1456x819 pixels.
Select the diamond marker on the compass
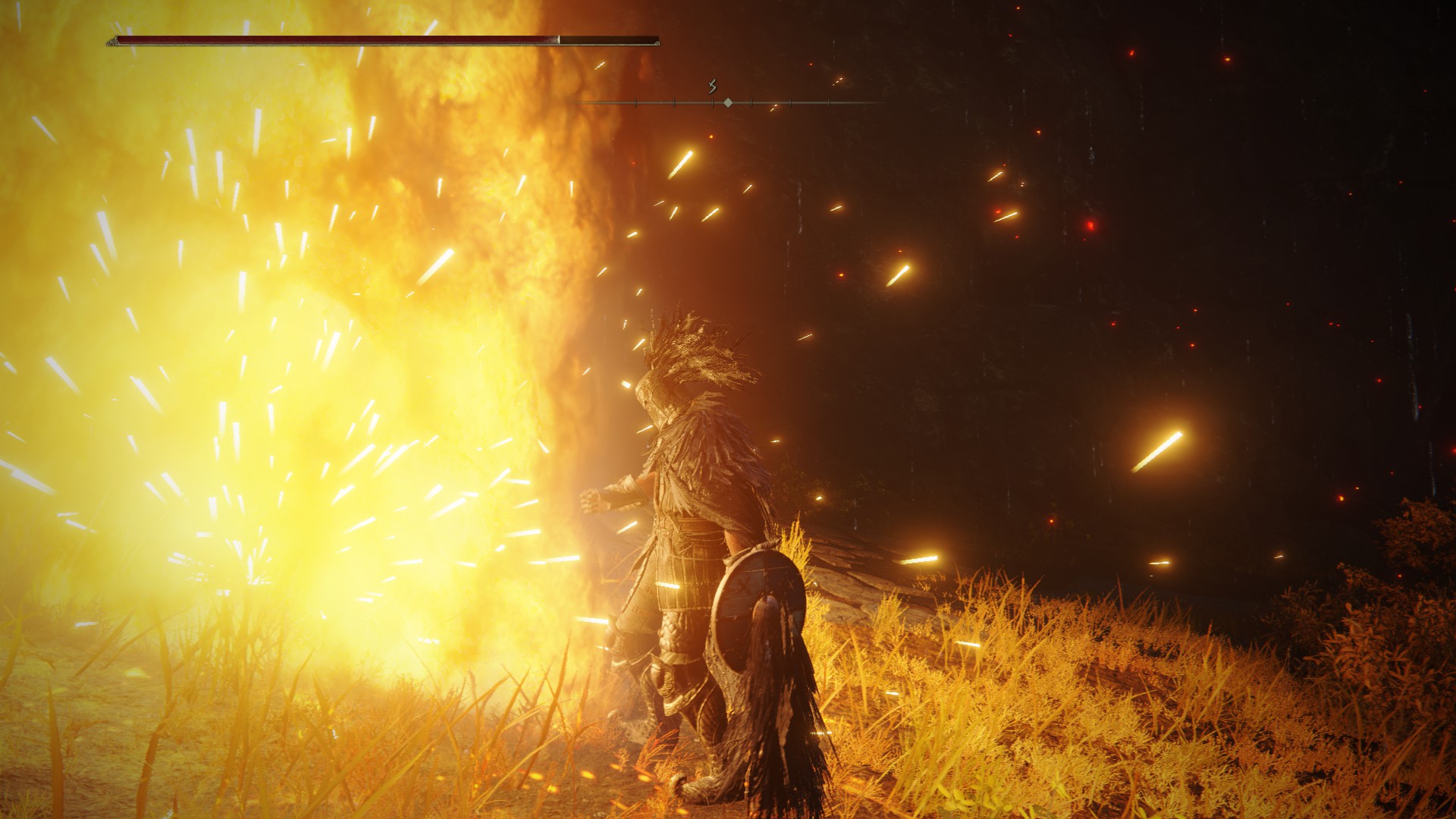[x=728, y=102]
